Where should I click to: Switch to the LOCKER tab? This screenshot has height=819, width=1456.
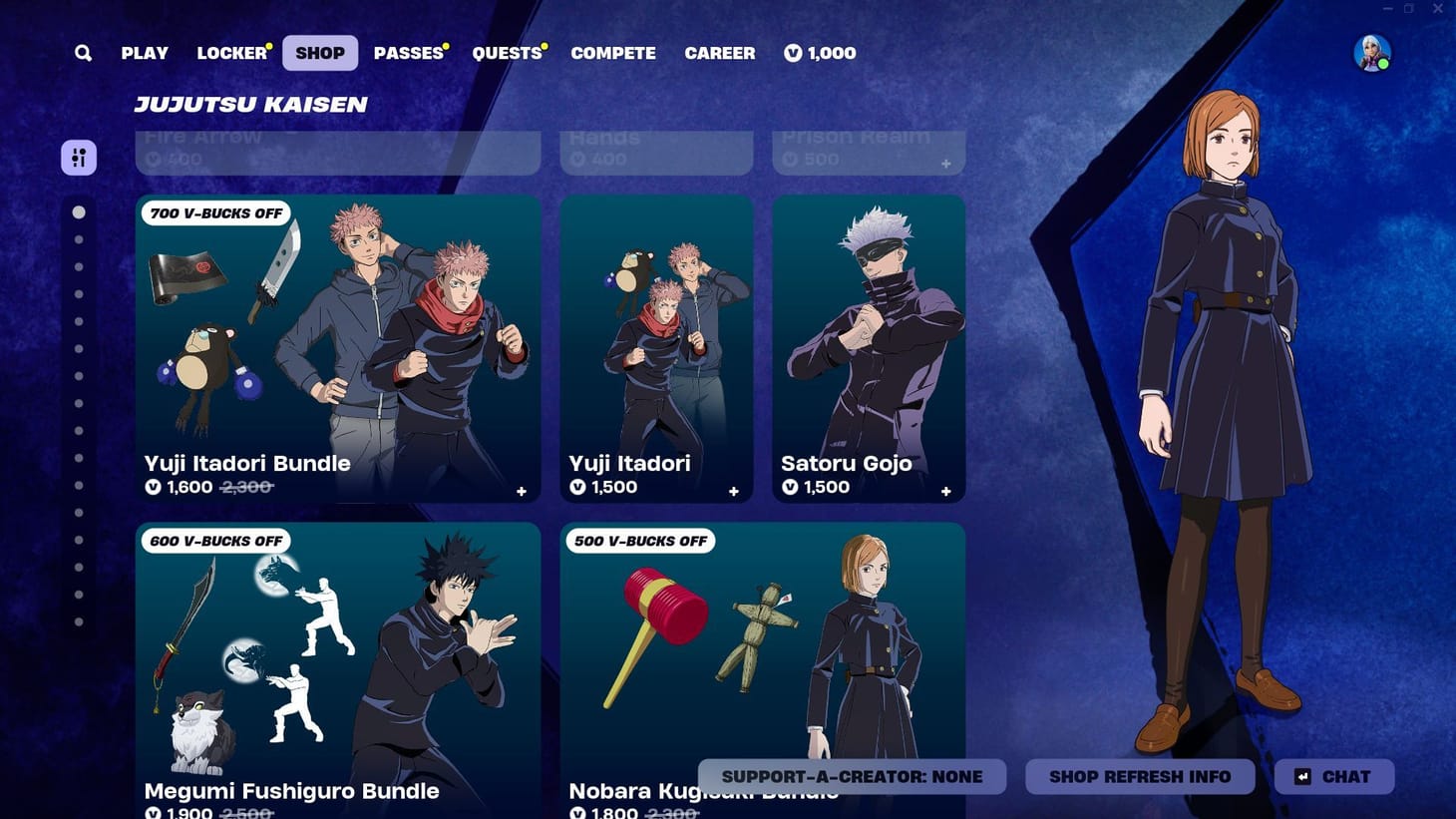227,52
